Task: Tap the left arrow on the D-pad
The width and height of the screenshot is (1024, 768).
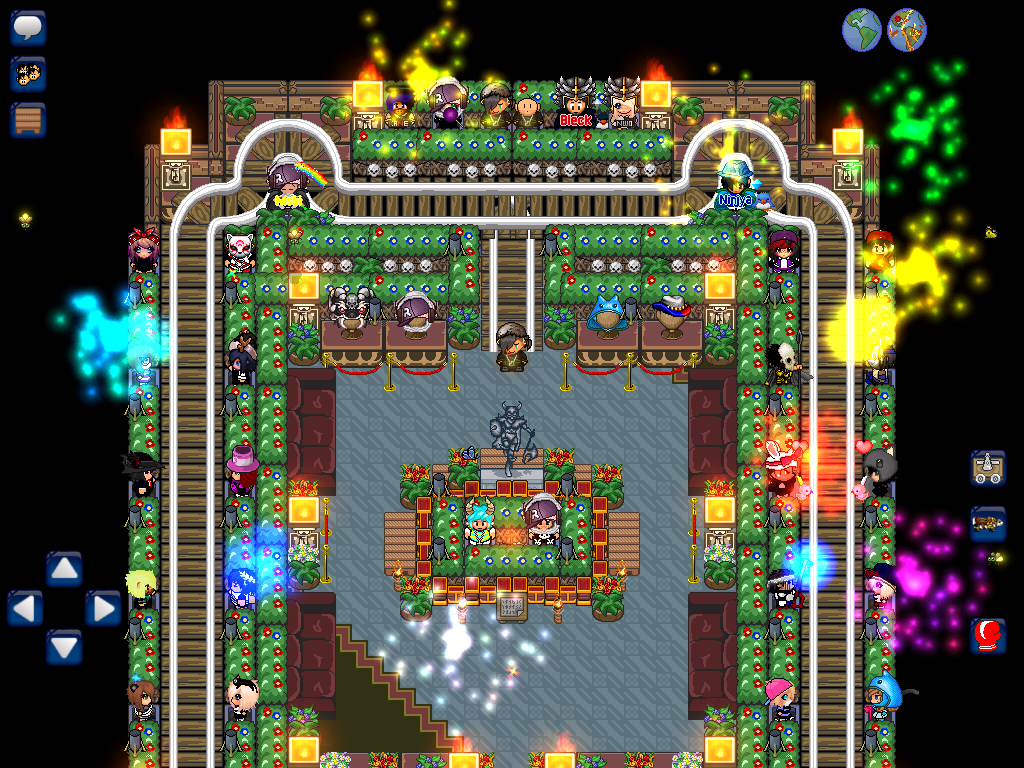Action: (x=26, y=608)
